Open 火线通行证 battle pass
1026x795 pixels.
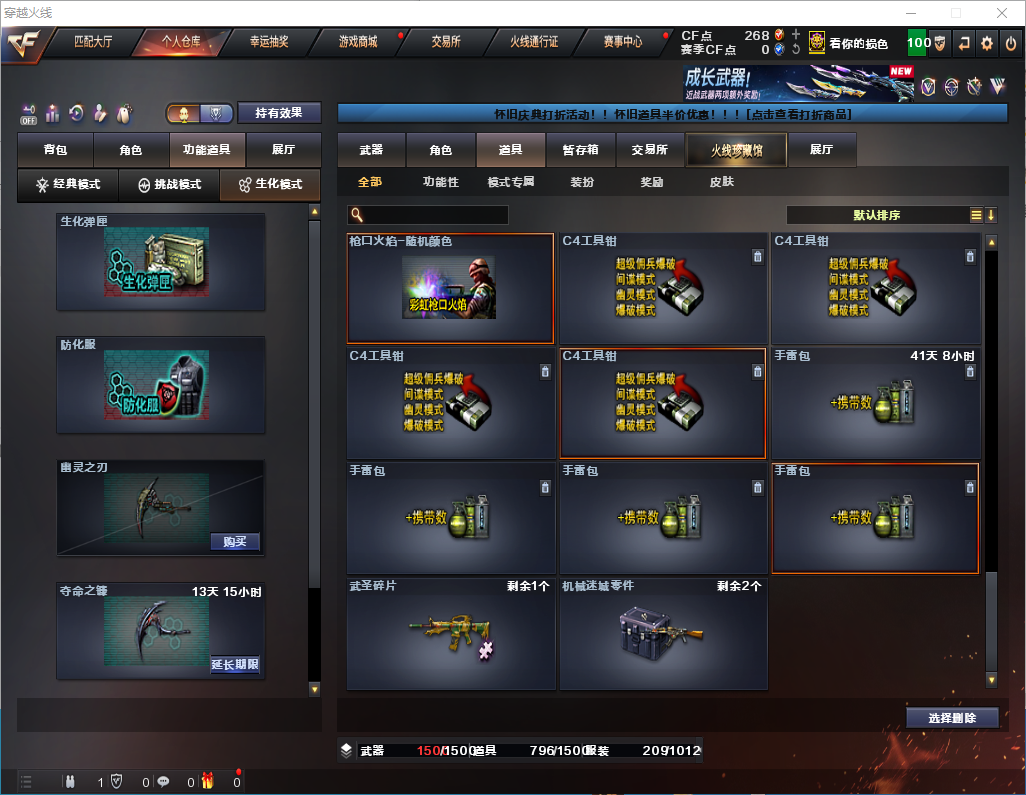534,42
